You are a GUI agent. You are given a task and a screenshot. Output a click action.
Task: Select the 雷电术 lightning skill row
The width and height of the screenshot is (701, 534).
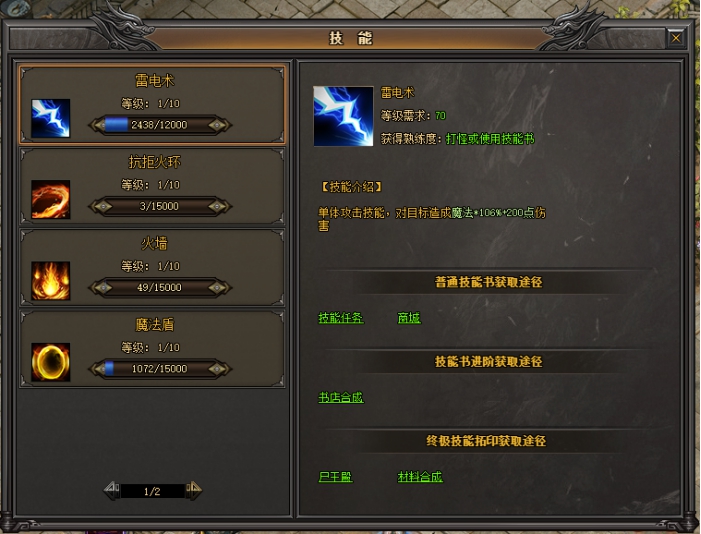153,104
